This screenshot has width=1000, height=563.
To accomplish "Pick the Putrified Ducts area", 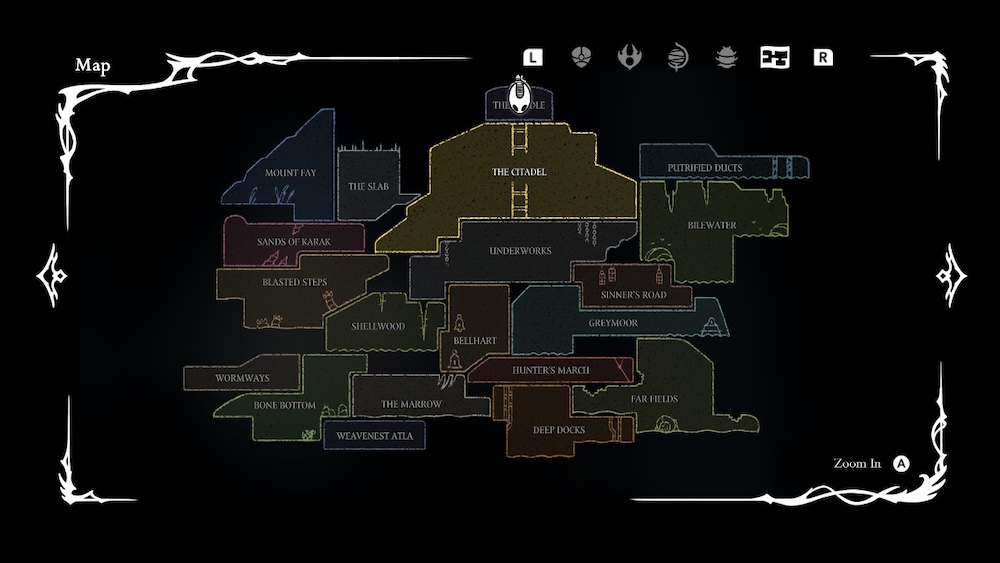I will [705, 167].
